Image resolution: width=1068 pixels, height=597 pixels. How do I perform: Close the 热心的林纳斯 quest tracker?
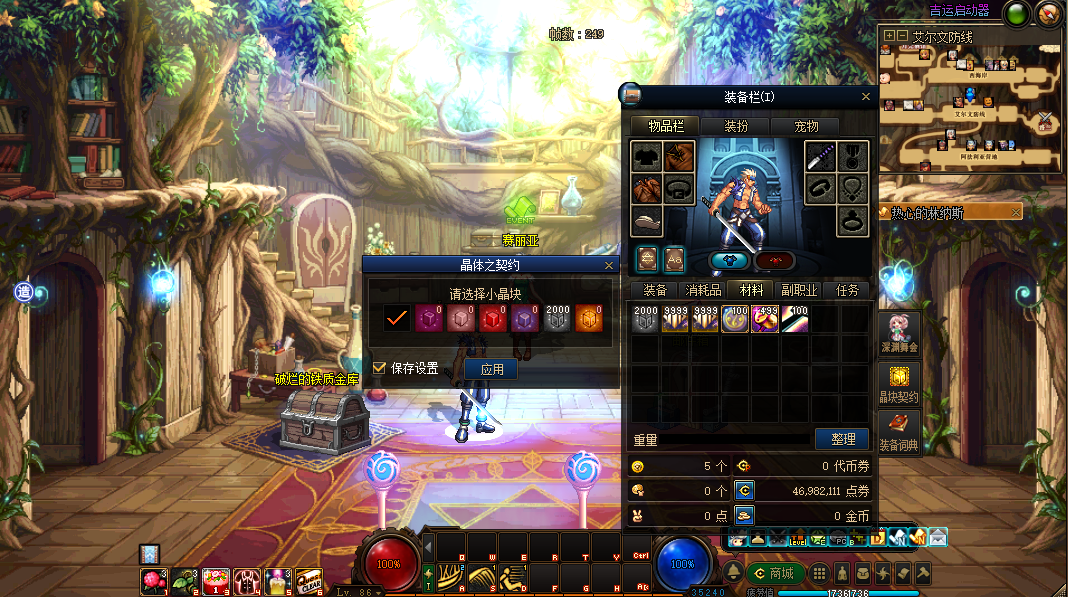pyautogui.click(x=1016, y=212)
